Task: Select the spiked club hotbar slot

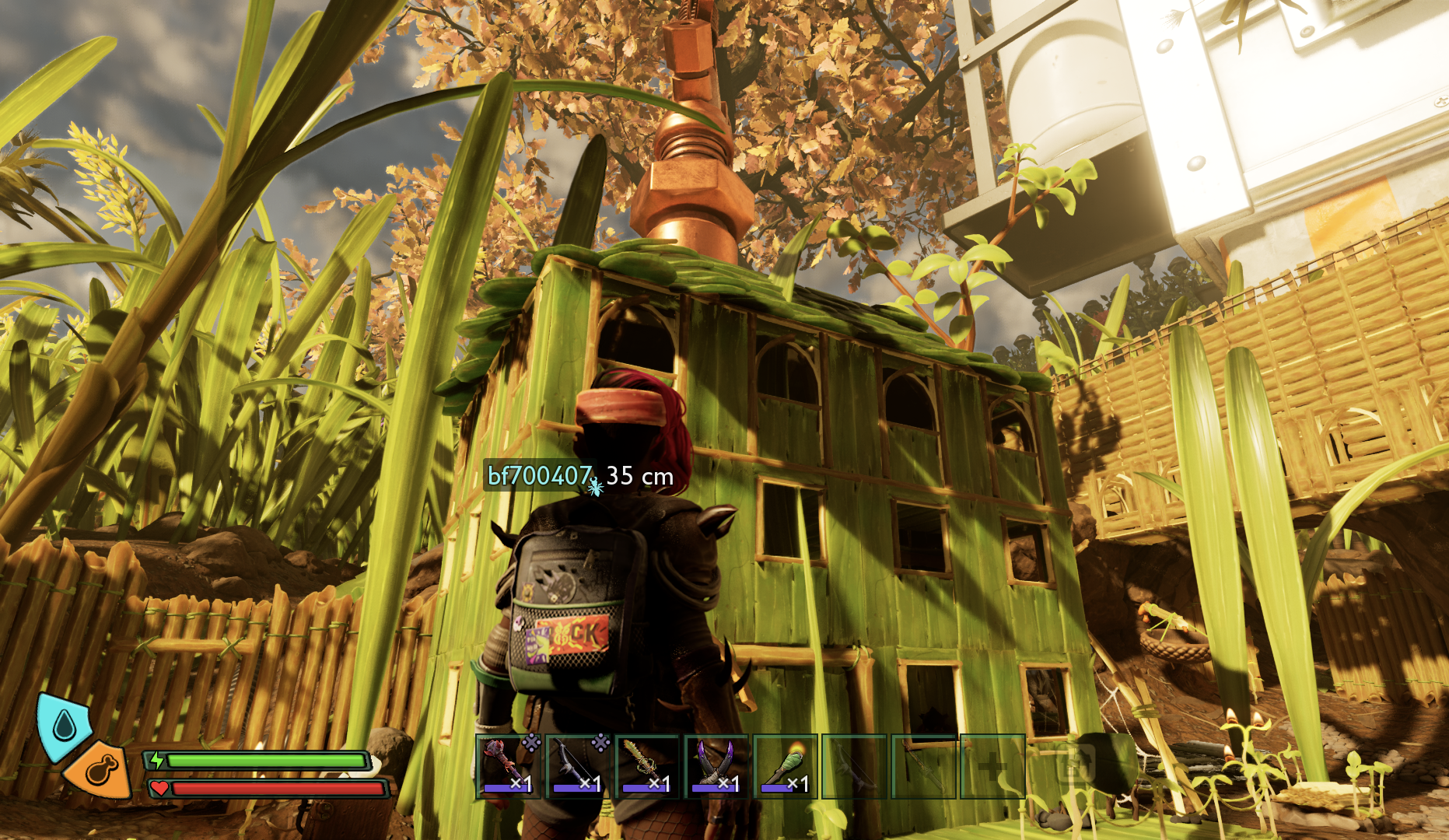Action: 509,766
